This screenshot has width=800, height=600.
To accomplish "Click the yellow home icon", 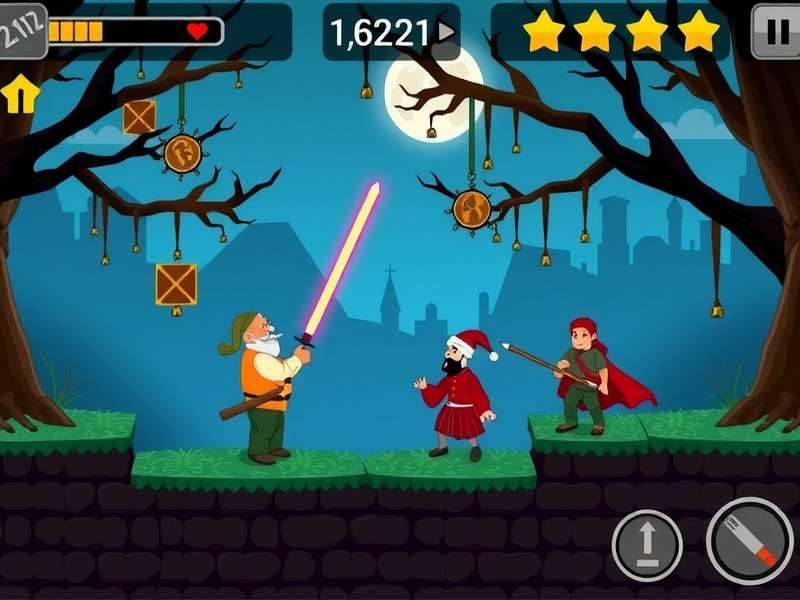I will 21,95.
